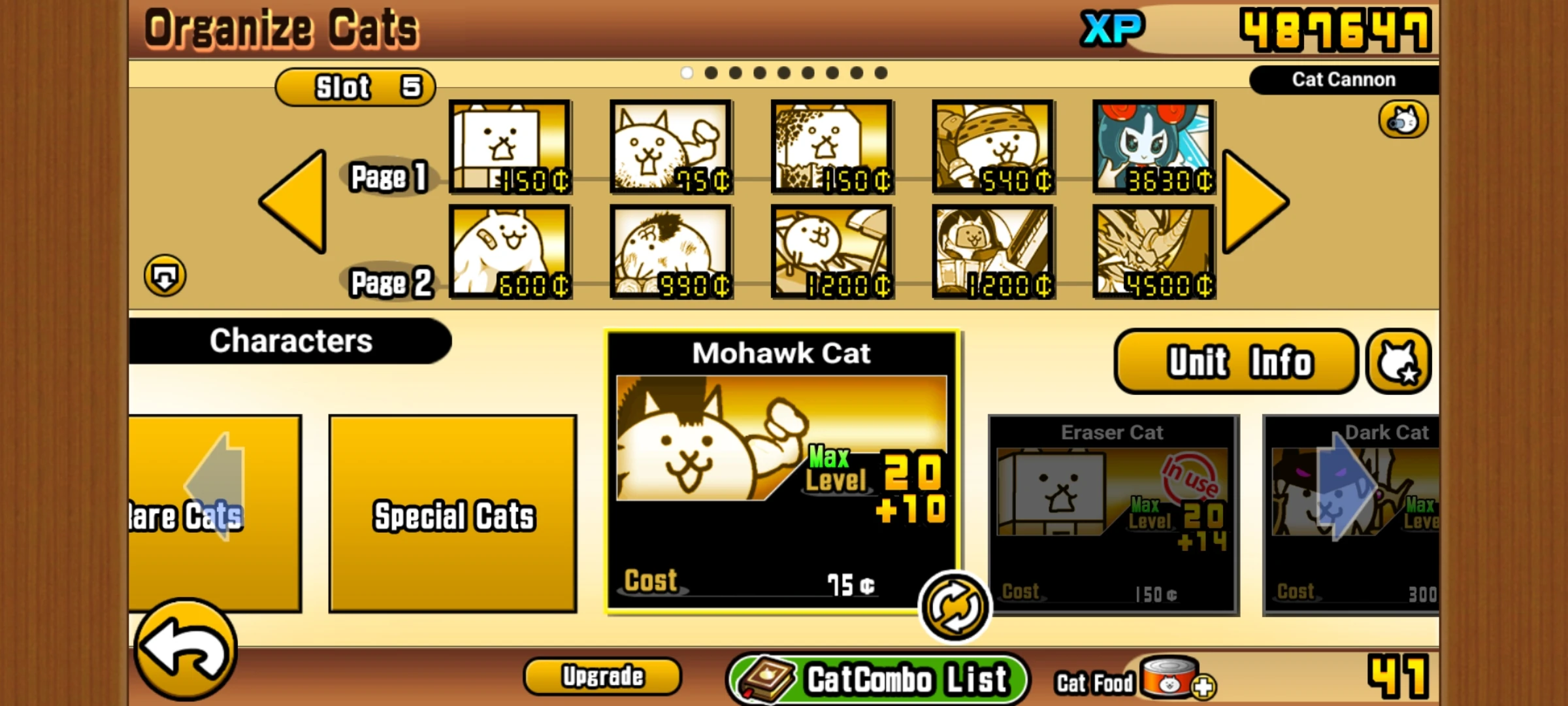1568x706 pixels.
Task: Click the cat-with-star favorite icon beside Unit Info
Action: (1398, 361)
